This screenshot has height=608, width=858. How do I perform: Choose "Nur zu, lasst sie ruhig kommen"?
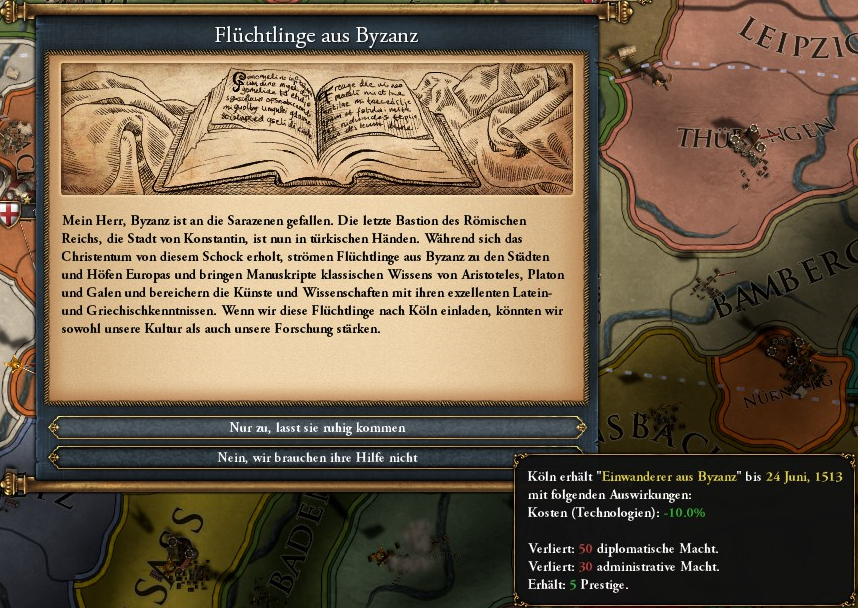pos(317,428)
